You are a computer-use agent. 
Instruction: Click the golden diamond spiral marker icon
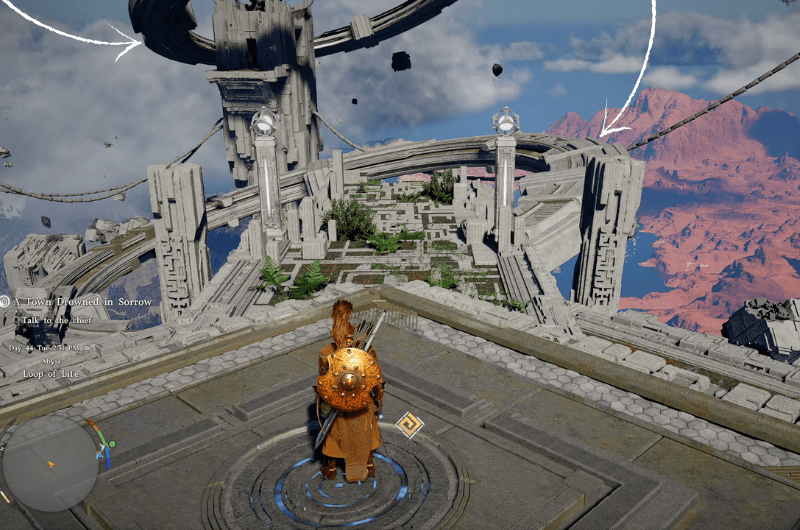pos(409,426)
